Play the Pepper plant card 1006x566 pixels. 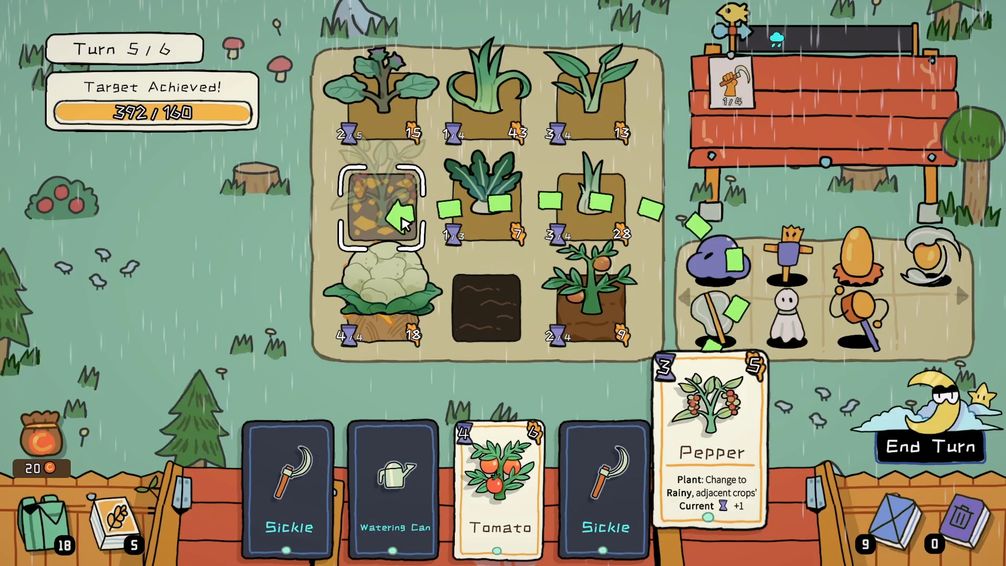coord(709,440)
